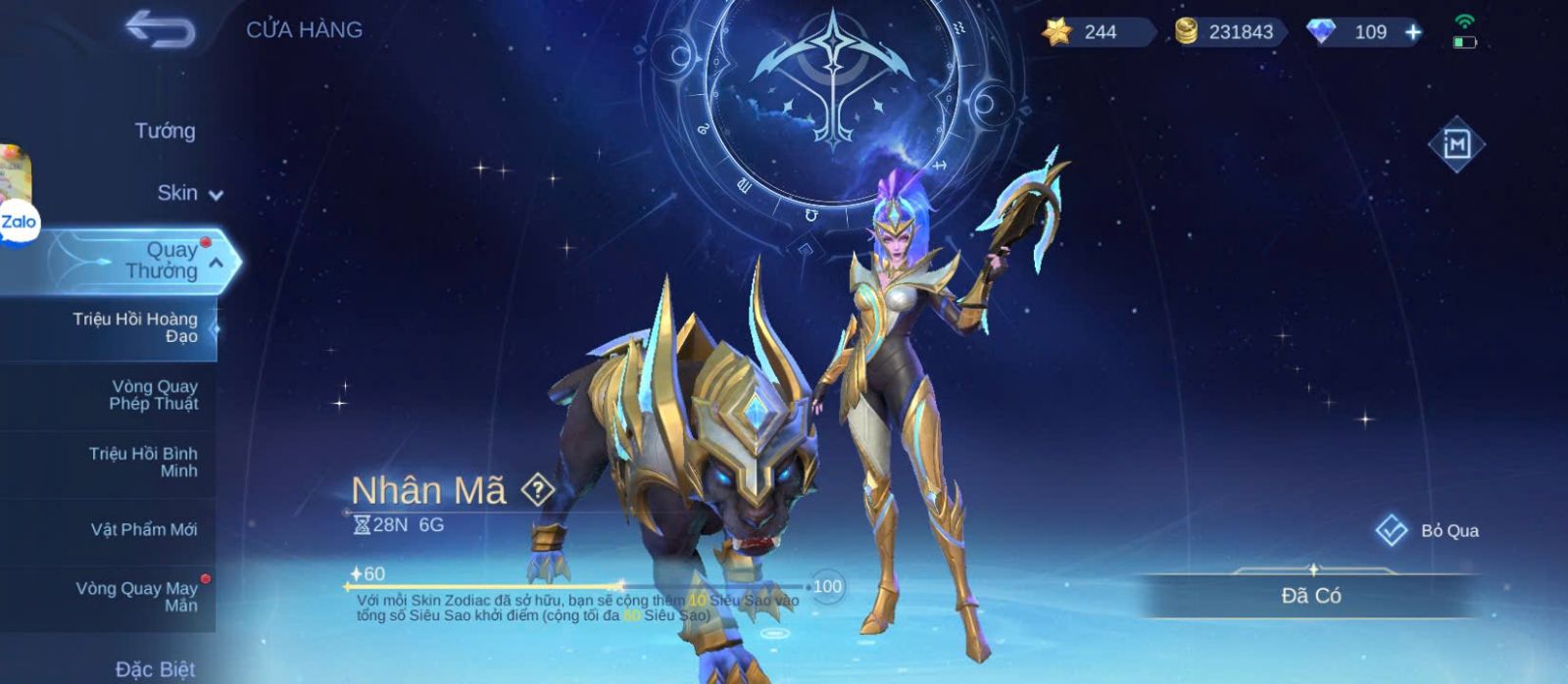The width and height of the screenshot is (1568, 684).
Task: Open Vòng Quay May Mắn
Action: coord(137,596)
